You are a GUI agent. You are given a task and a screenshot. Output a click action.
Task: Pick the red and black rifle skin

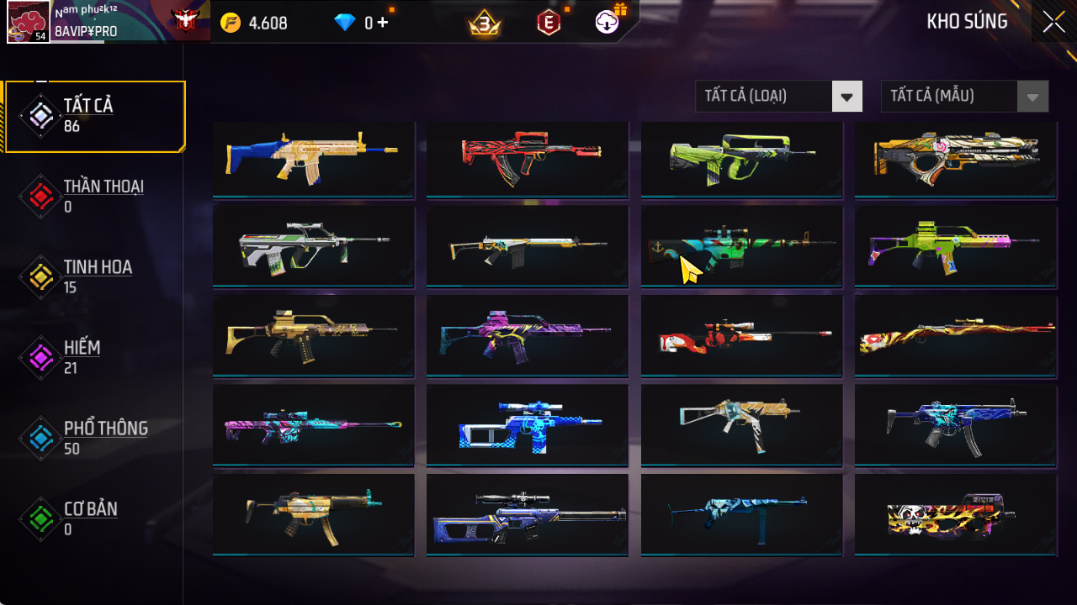[527, 156]
